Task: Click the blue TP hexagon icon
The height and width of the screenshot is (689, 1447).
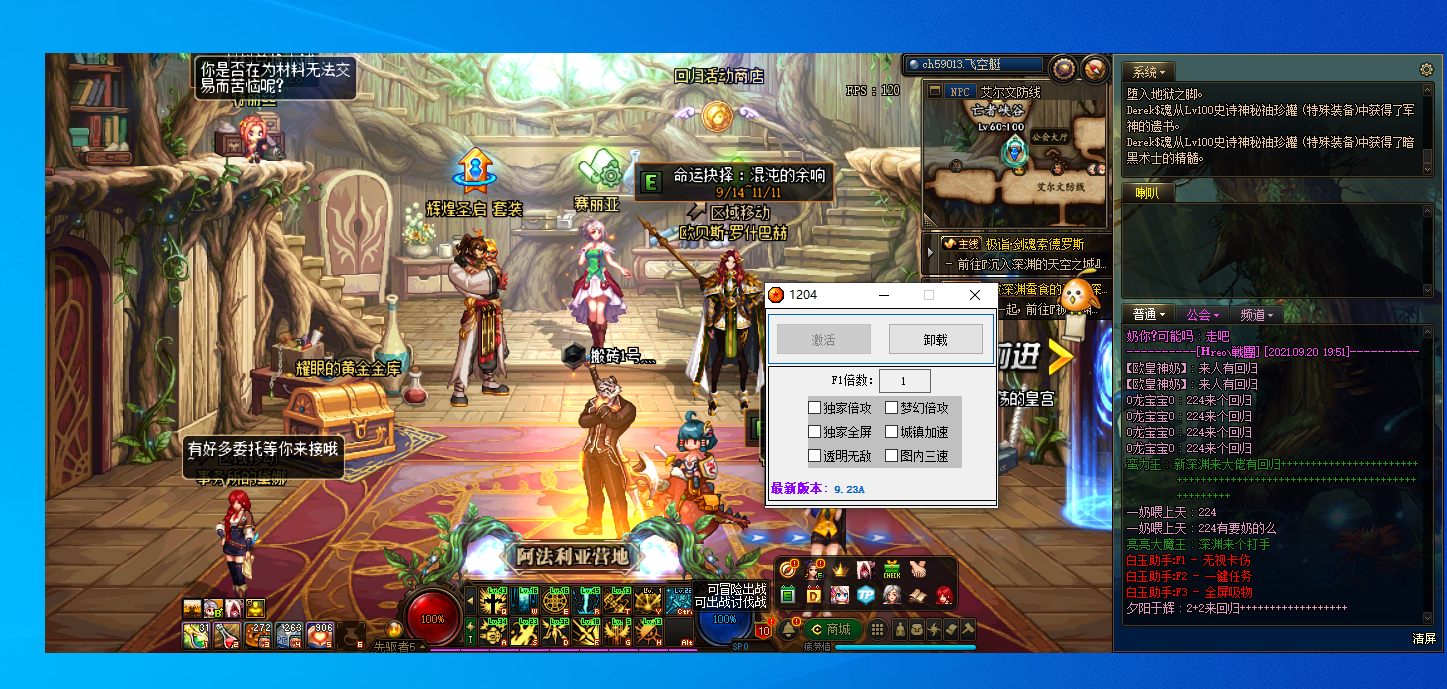Action: 866,595
